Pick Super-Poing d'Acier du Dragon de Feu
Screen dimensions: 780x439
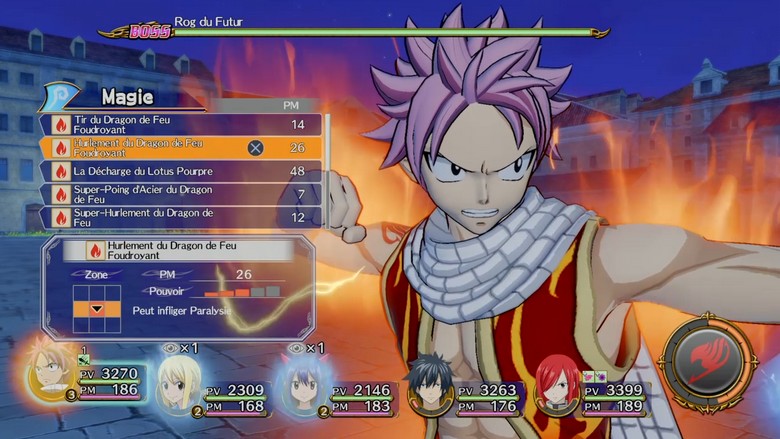(180, 194)
